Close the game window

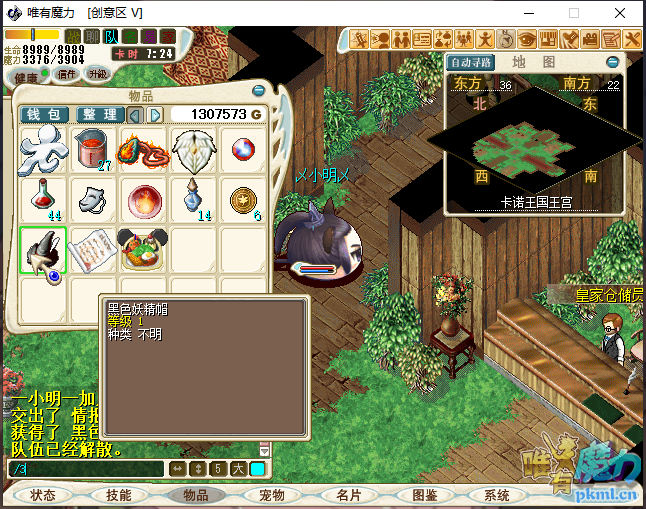coord(622,13)
